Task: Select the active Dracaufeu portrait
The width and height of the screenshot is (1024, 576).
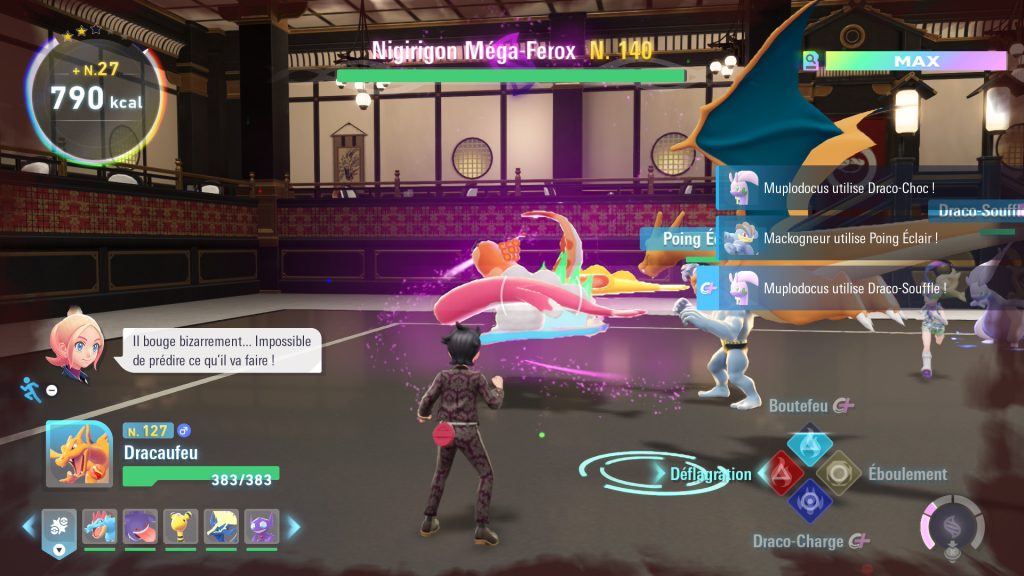Action: coord(79,454)
